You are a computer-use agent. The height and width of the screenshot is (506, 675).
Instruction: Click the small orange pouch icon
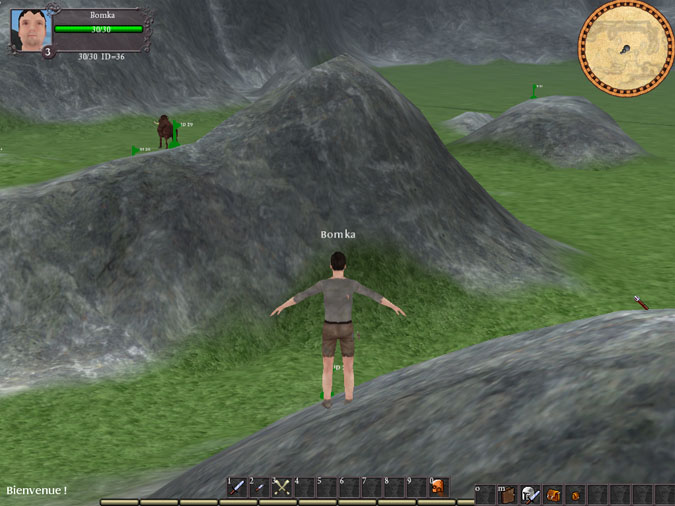point(574,494)
